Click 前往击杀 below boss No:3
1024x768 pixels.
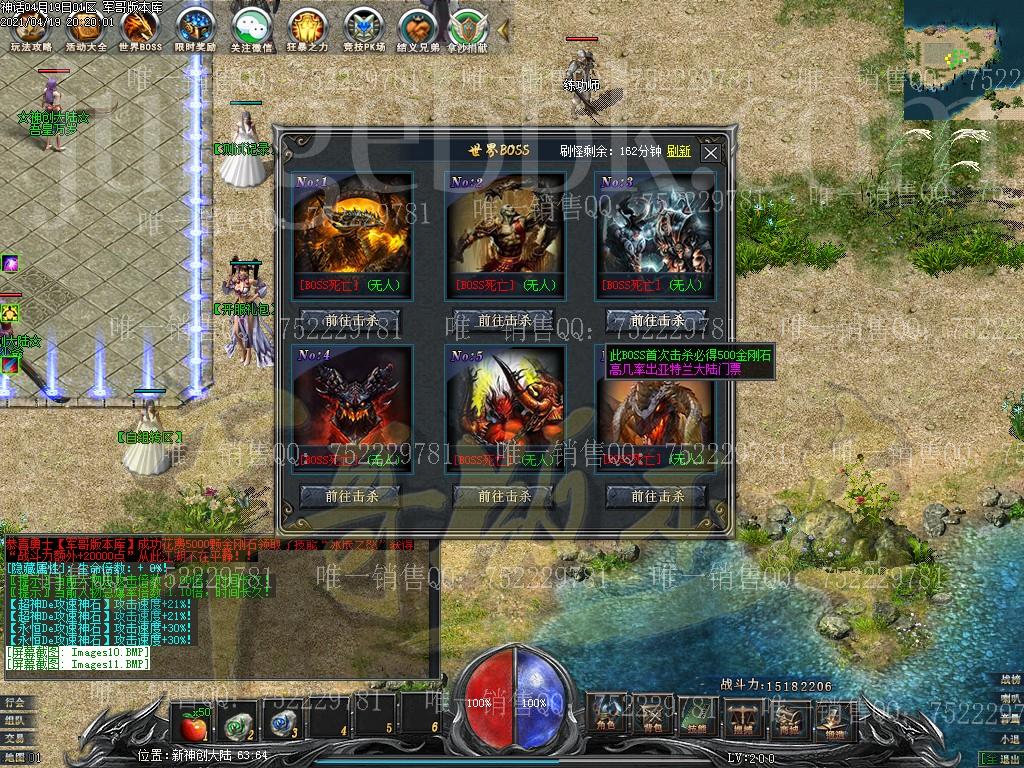(x=657, y=321)
